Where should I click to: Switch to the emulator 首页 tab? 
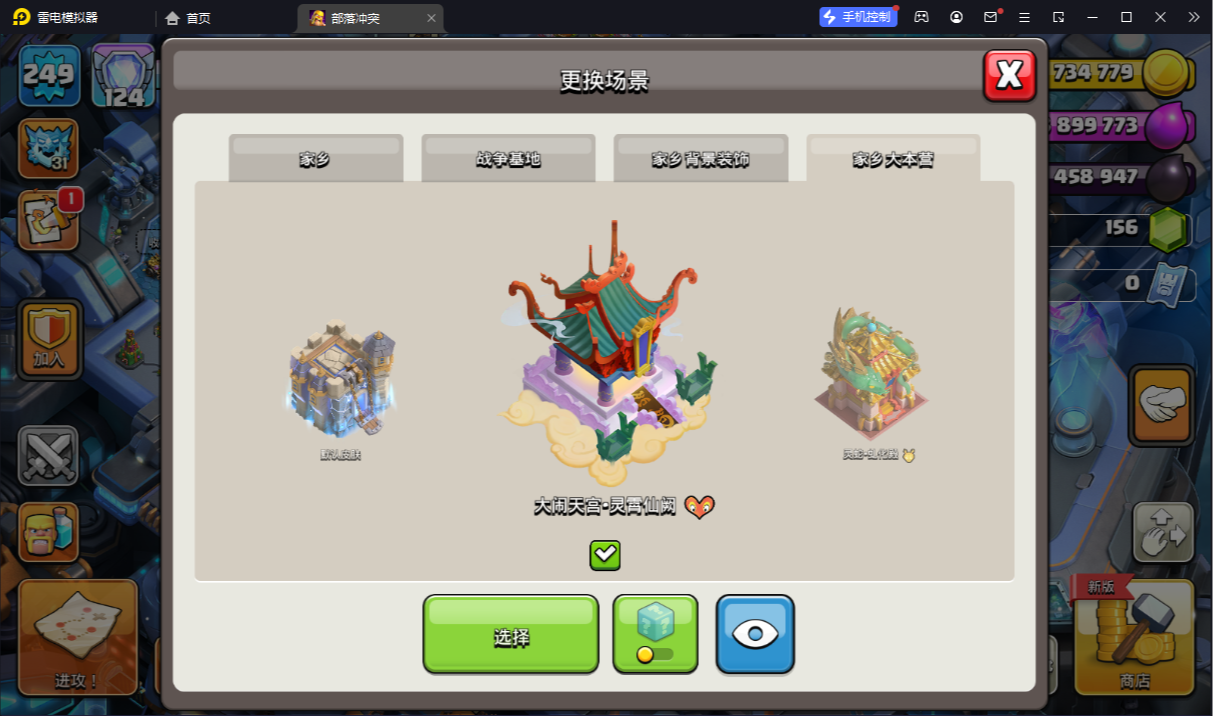(x=188, y=18)
